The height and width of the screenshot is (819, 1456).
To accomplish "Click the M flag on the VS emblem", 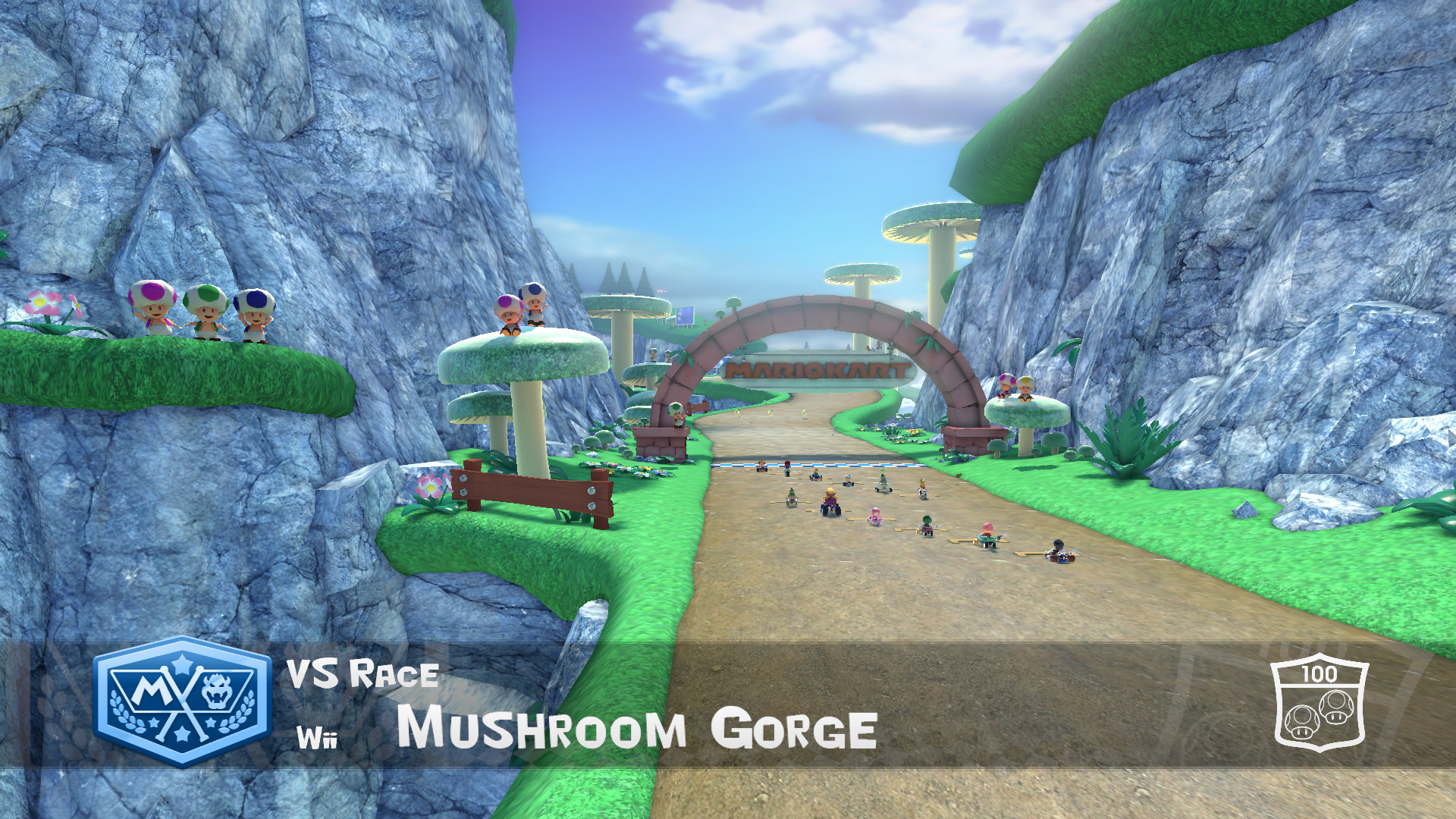I will pos(152,690).
